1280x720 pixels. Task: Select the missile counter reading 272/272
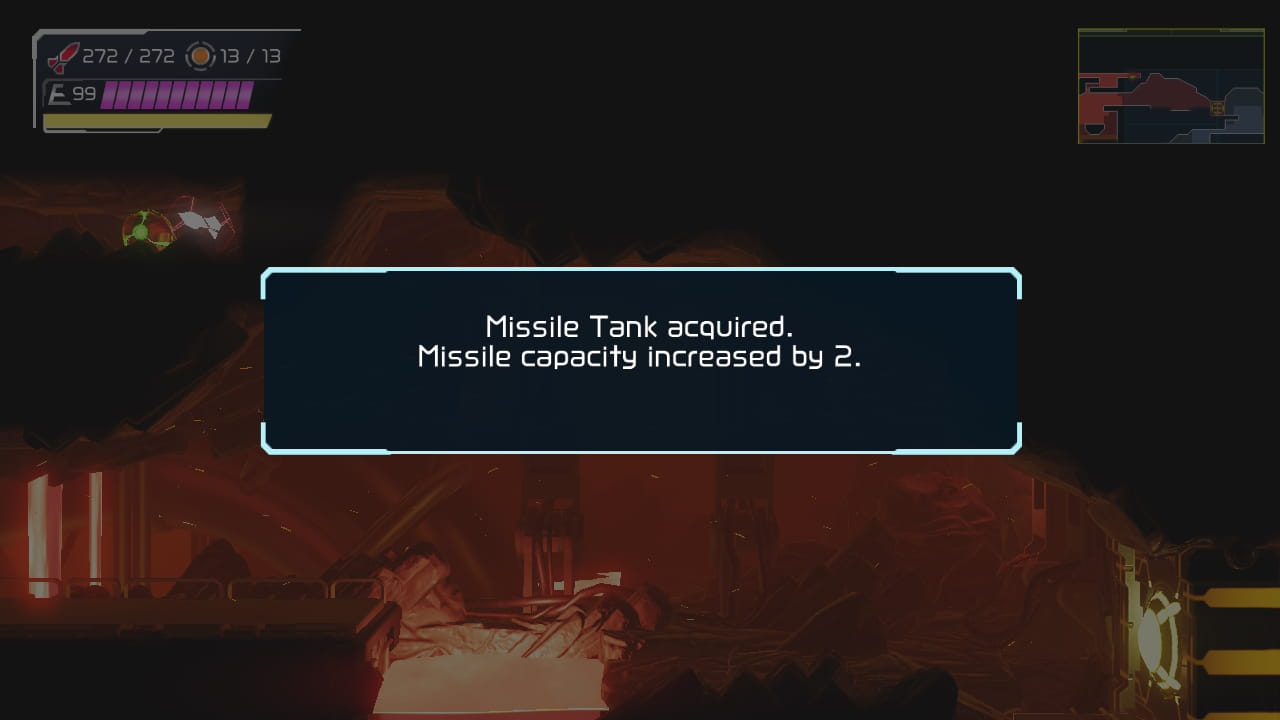[128, 56]
